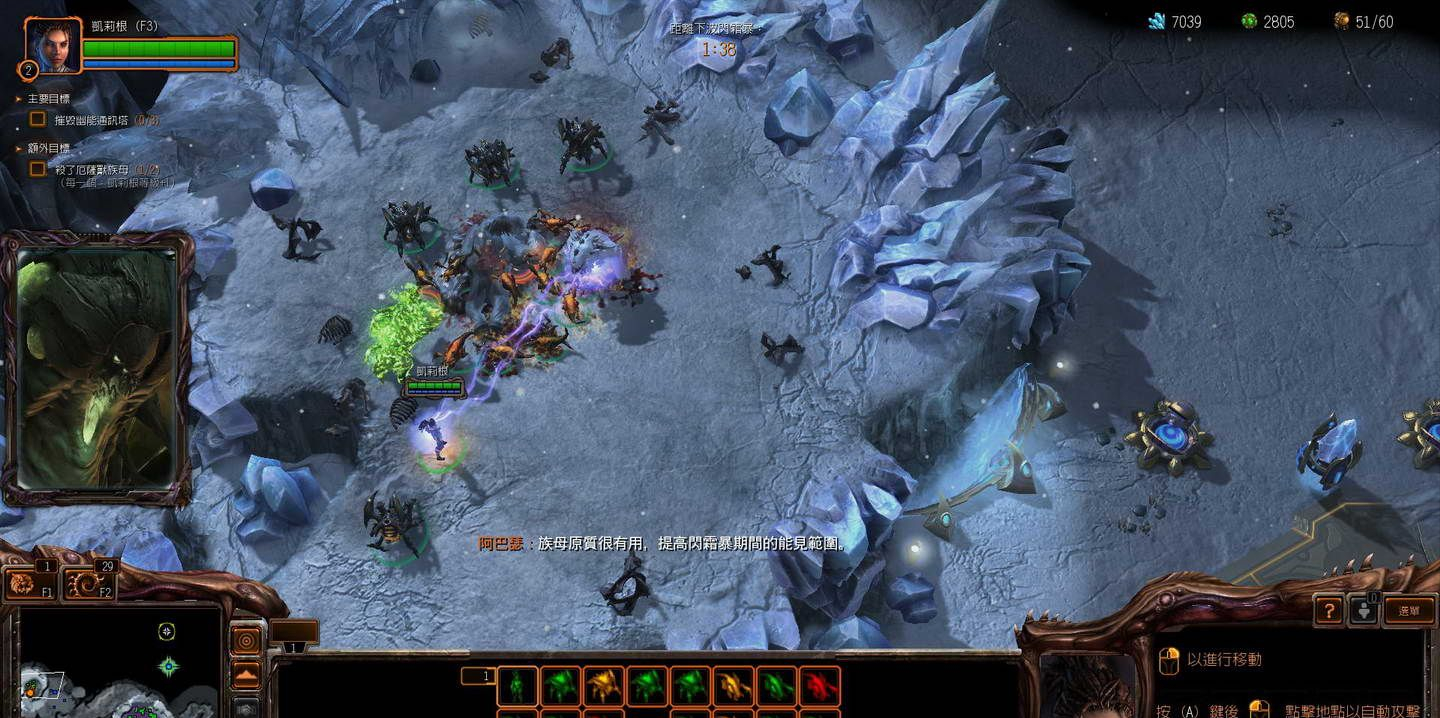The height and width of the screenshot is (718, 1440).
Task: Click the arrow icon button beside help
Action: click(x=1364, y=610)
